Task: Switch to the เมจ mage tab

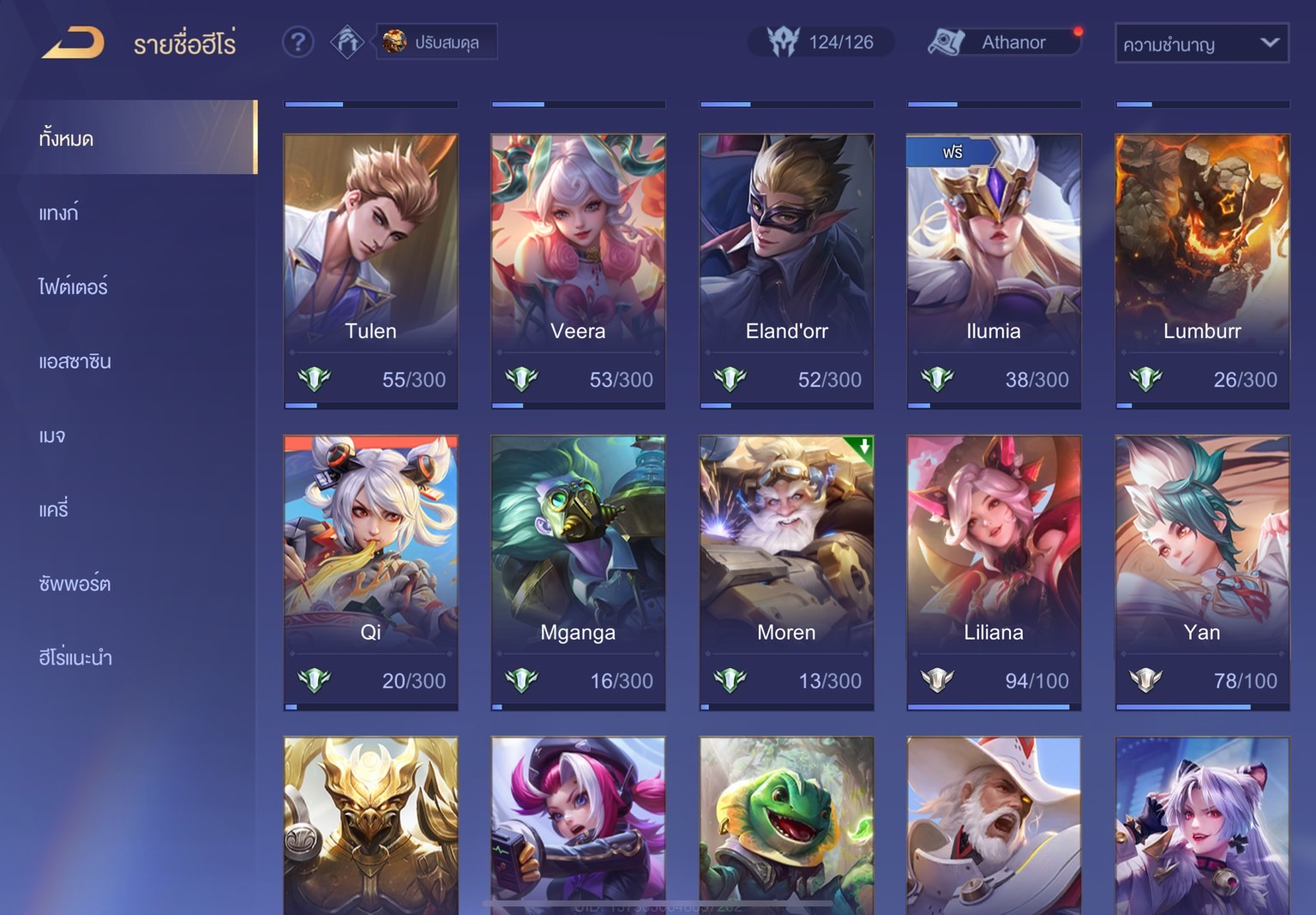Action: 52,436
